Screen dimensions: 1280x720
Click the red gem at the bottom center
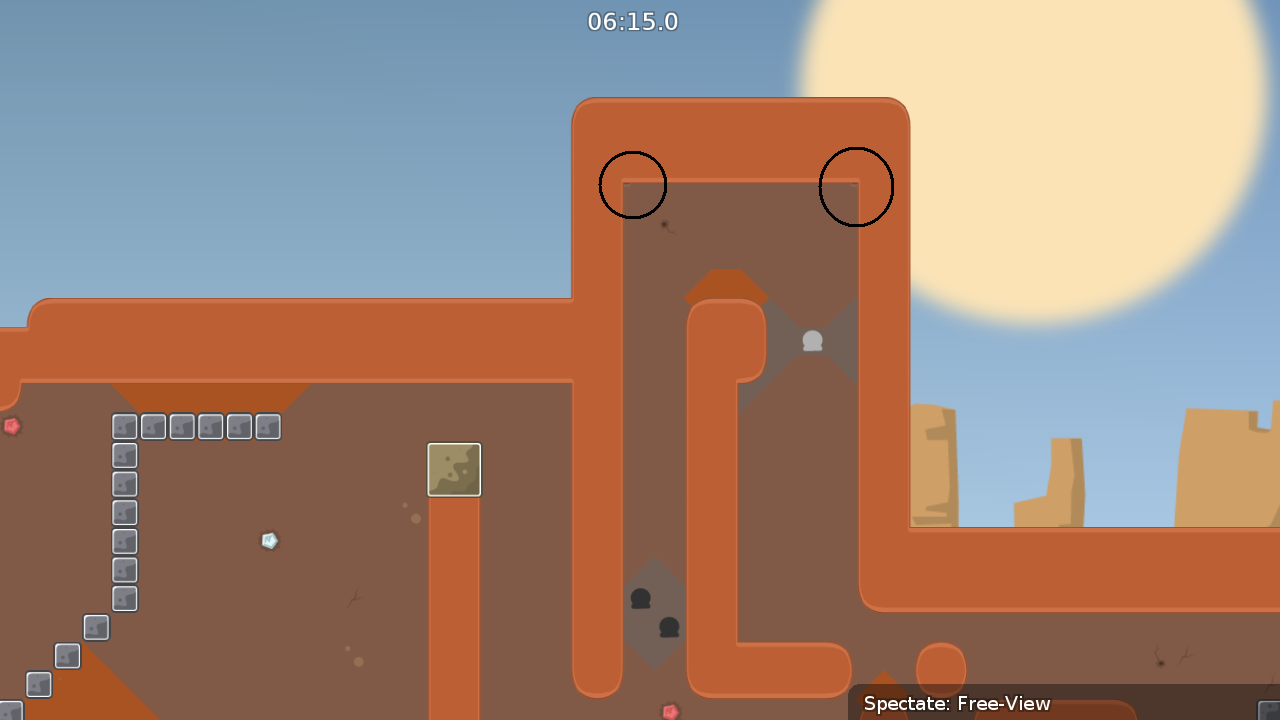[669, 712]
